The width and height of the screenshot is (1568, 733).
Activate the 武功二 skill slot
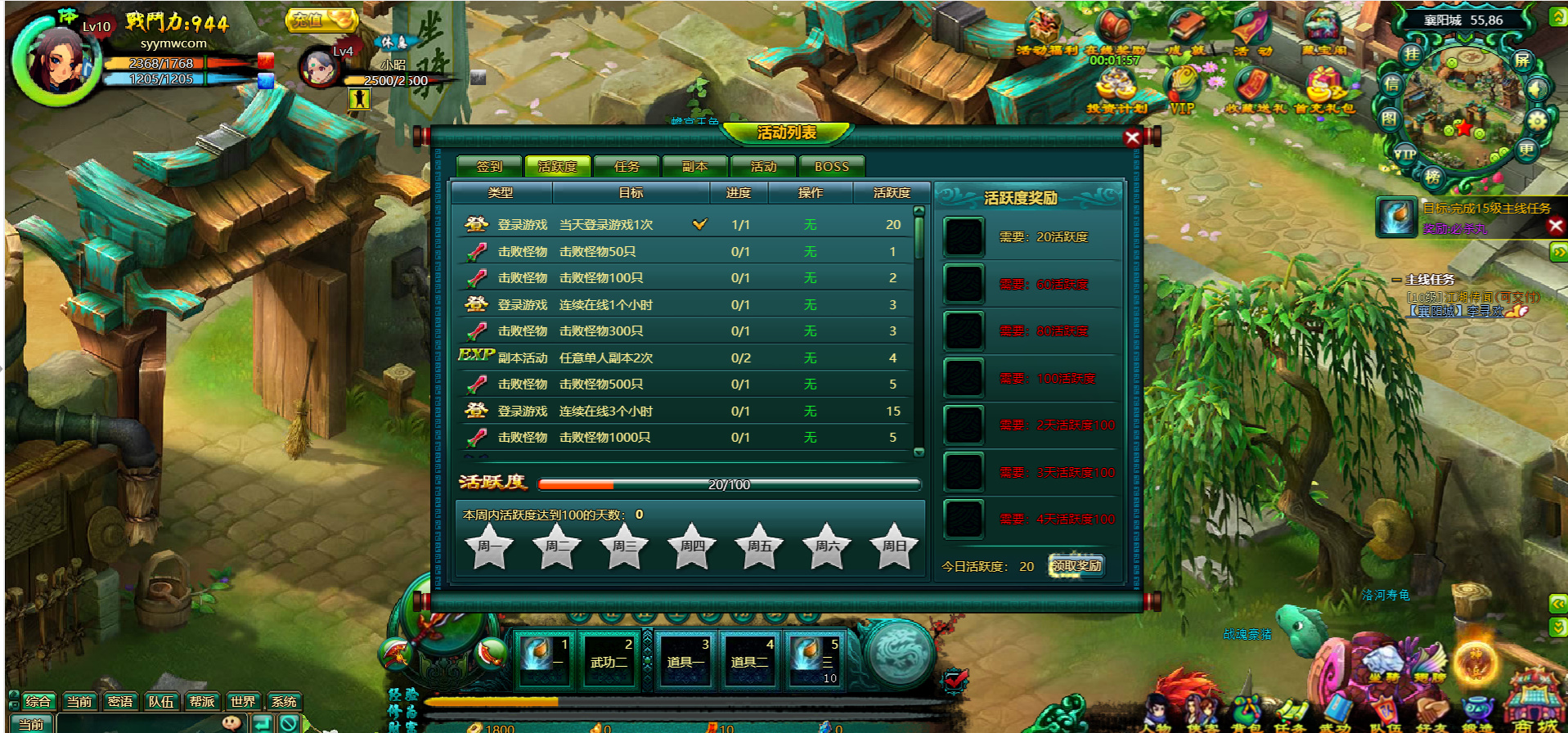pyautogui.click(x=609, y=659)
